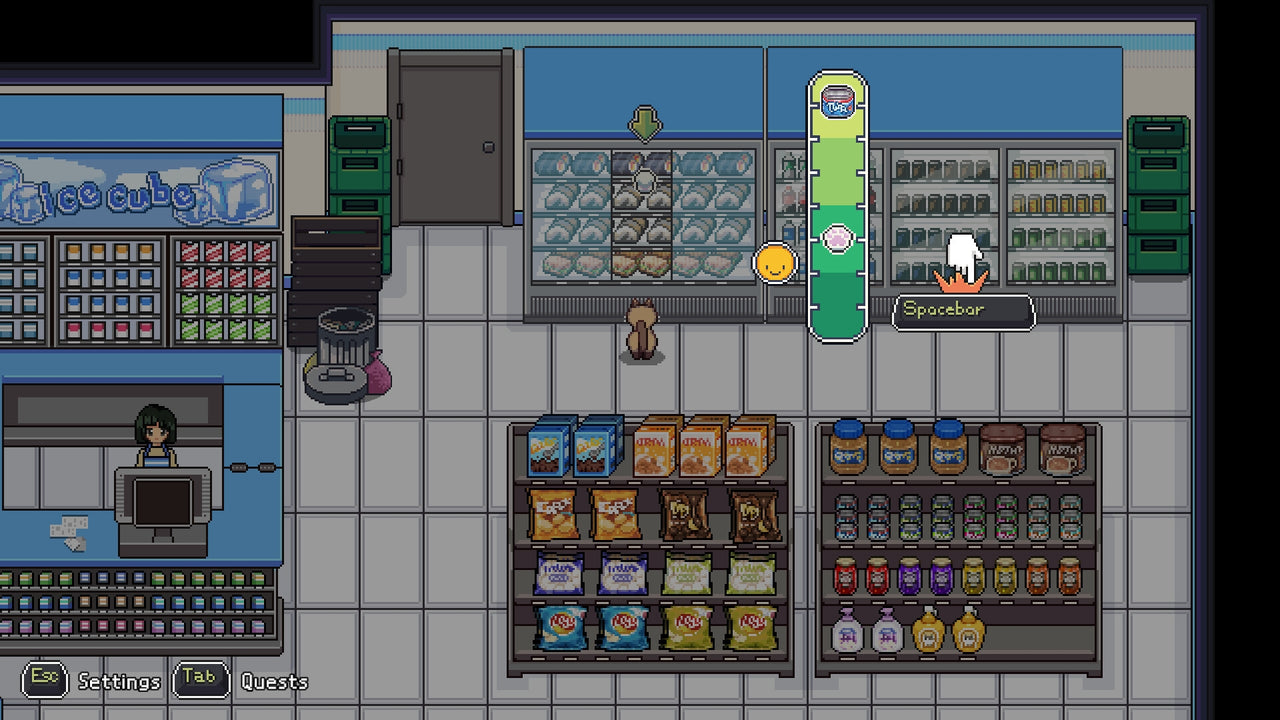
Task: Select a blue chip bag on the bottom shelf
Action: coord(560,630)
